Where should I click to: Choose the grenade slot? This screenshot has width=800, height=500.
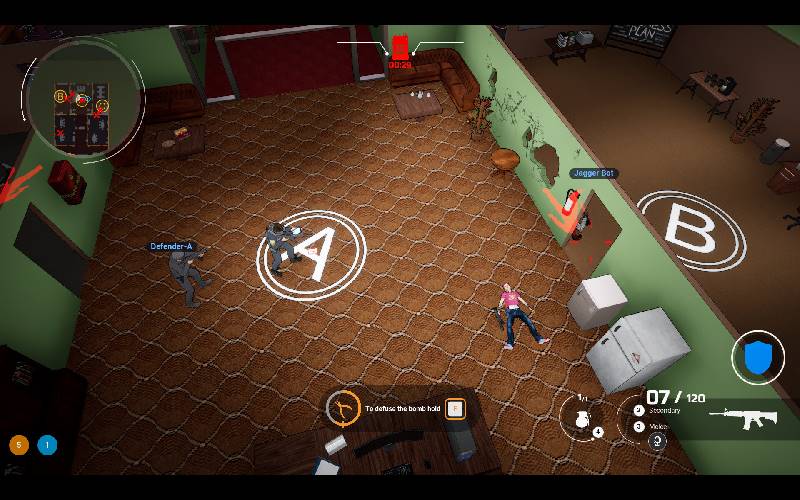[x=581, y=417]
